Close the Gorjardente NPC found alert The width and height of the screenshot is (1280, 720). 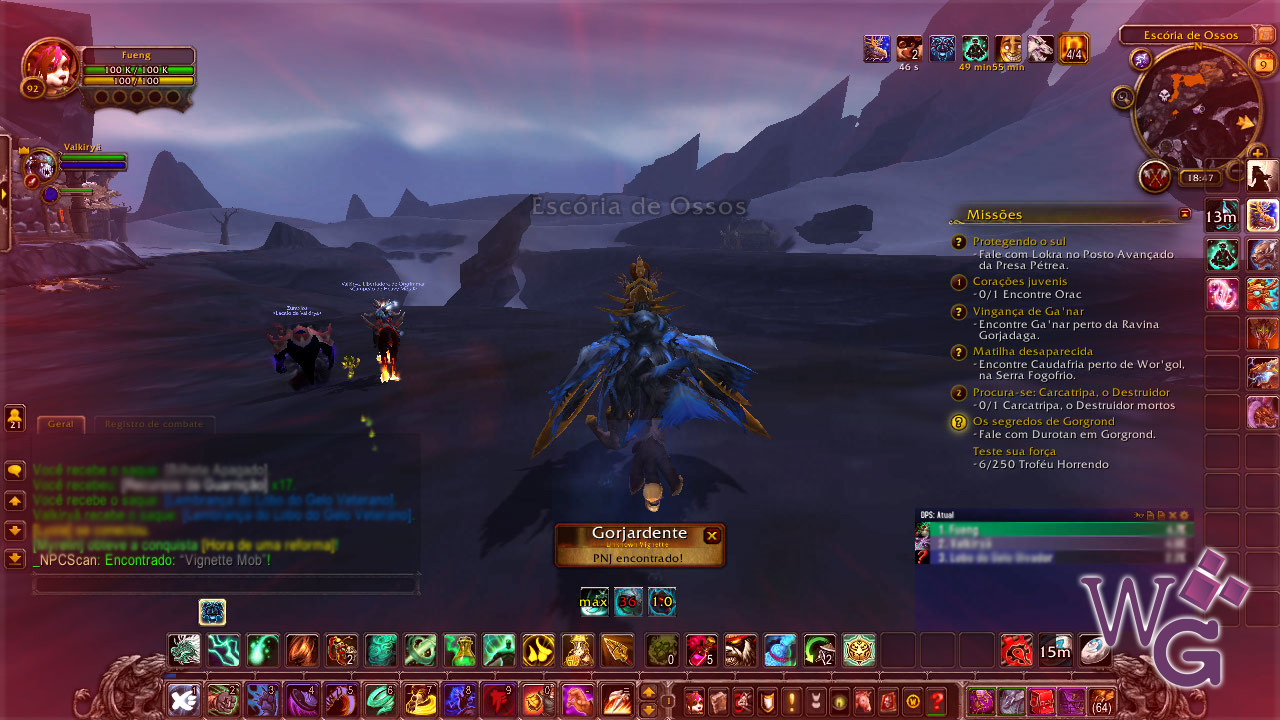[x=712, y=536]
